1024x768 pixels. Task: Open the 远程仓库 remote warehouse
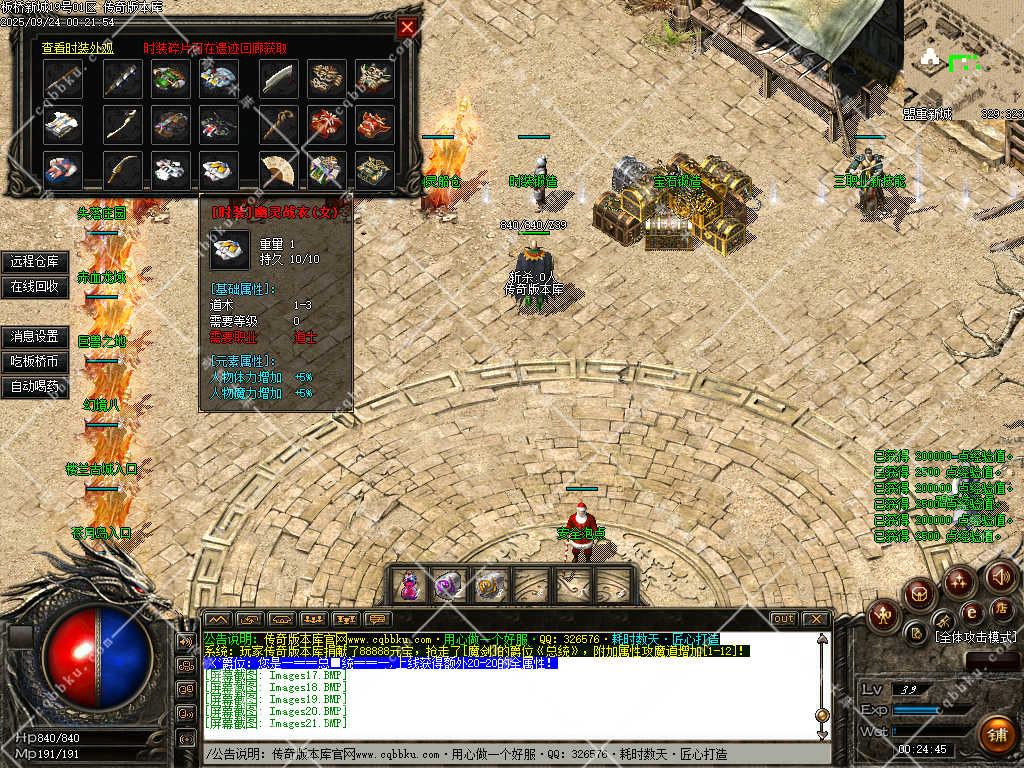pos(35,262)
